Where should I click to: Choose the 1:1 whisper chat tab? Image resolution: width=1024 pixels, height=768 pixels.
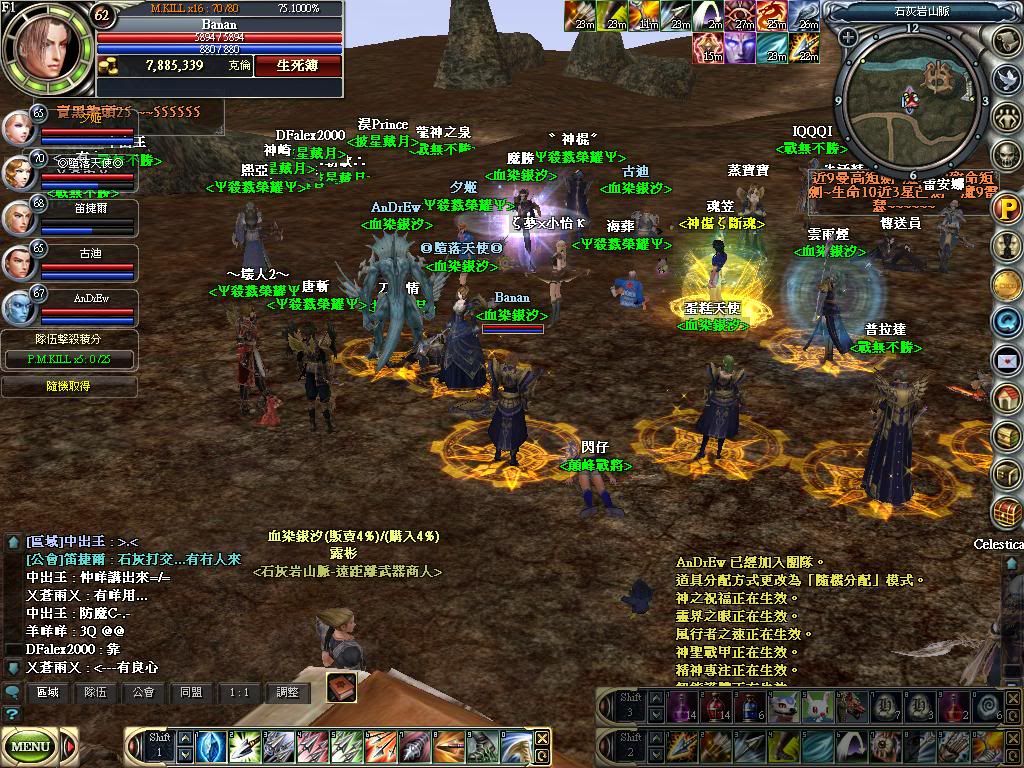[239, 692]
